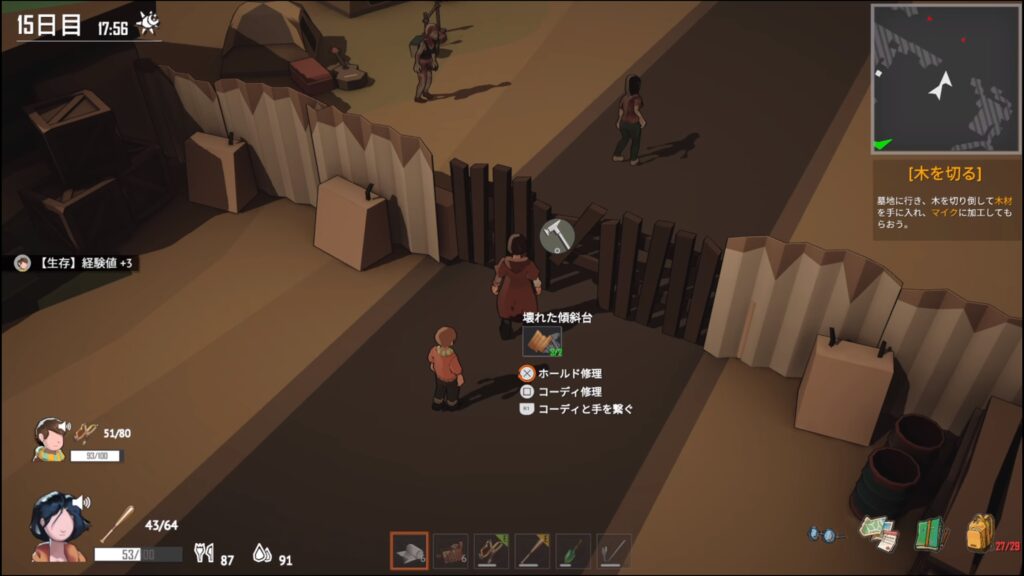
Task: Select コーディと手を繋ぐ option
Action: coord(585,409)
